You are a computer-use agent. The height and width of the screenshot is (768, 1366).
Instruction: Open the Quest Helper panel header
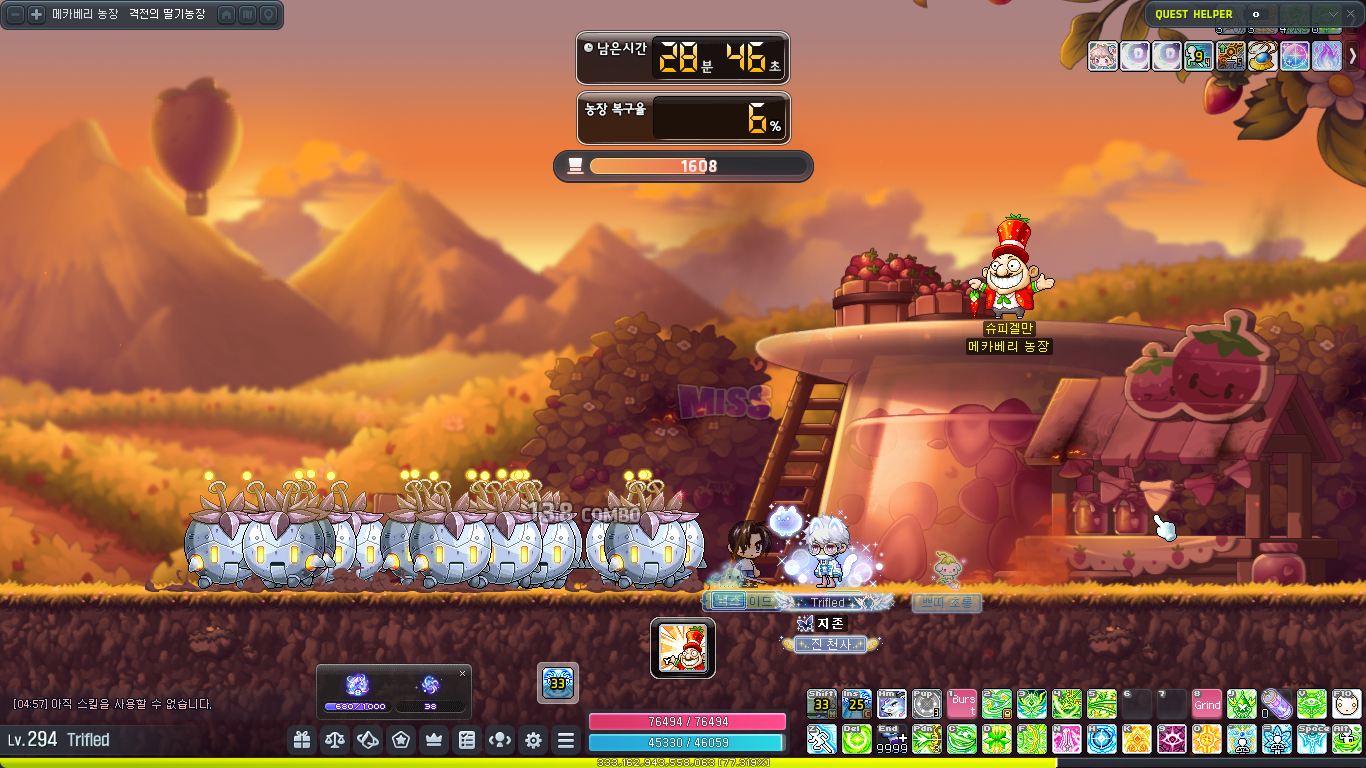coord(1194,14)
